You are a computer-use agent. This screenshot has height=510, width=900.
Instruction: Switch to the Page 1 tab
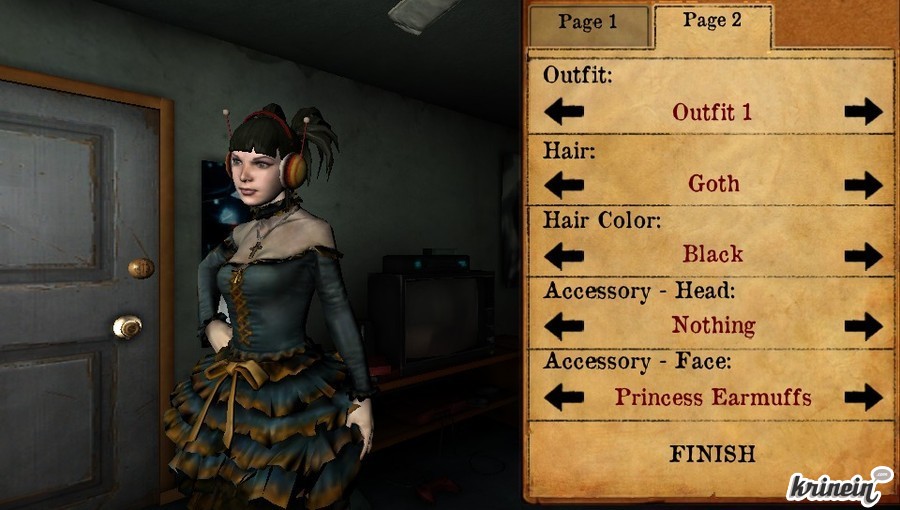click(x=588, y=24)
